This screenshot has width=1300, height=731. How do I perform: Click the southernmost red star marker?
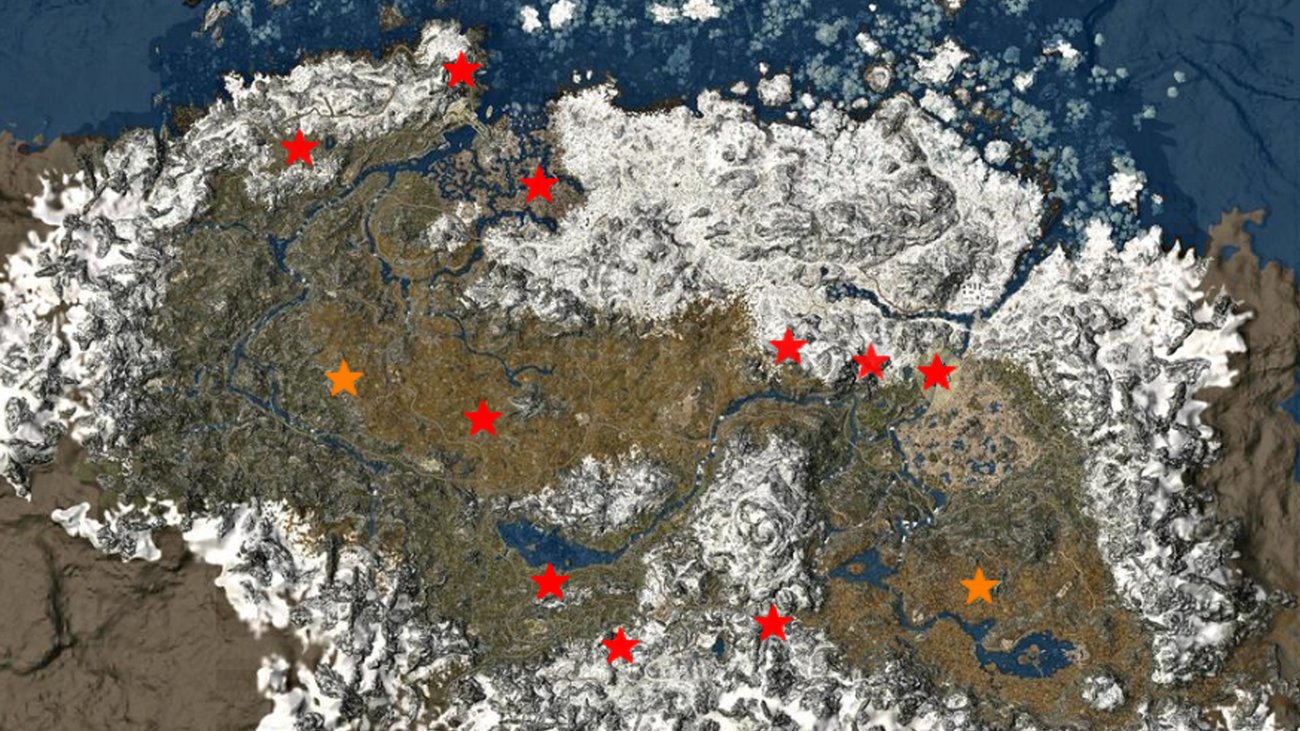(620, 646)
